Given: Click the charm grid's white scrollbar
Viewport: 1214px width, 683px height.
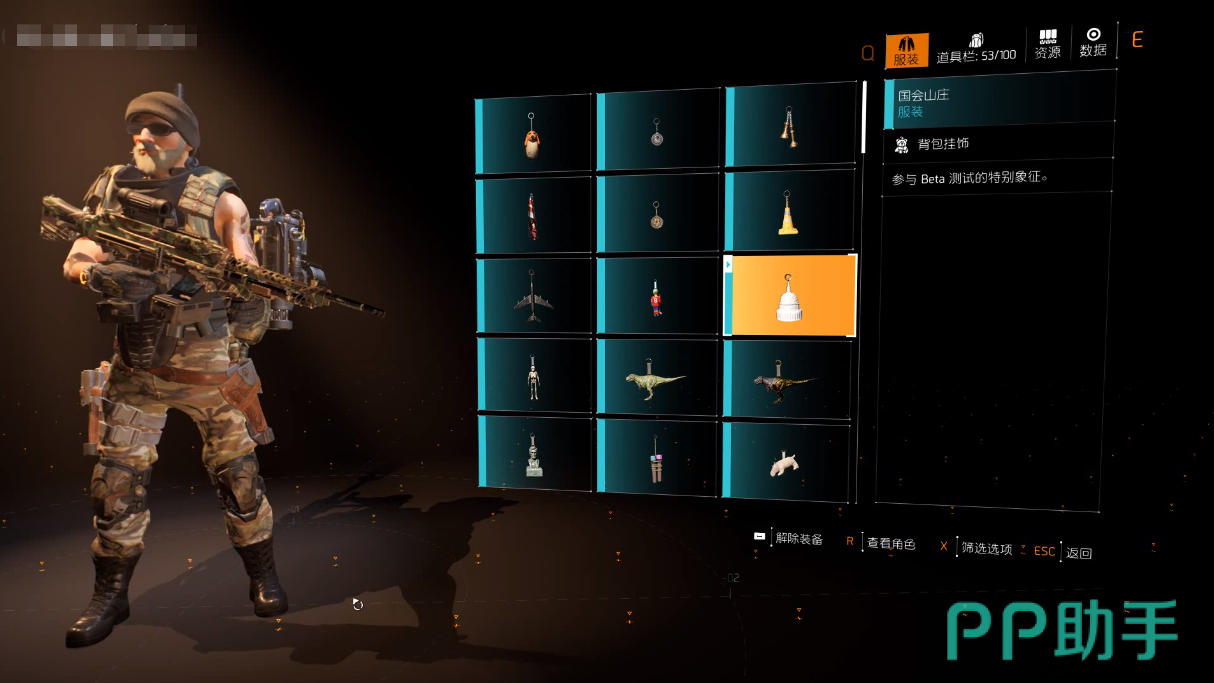Looking at the screenshot, I should pos(865,116).
